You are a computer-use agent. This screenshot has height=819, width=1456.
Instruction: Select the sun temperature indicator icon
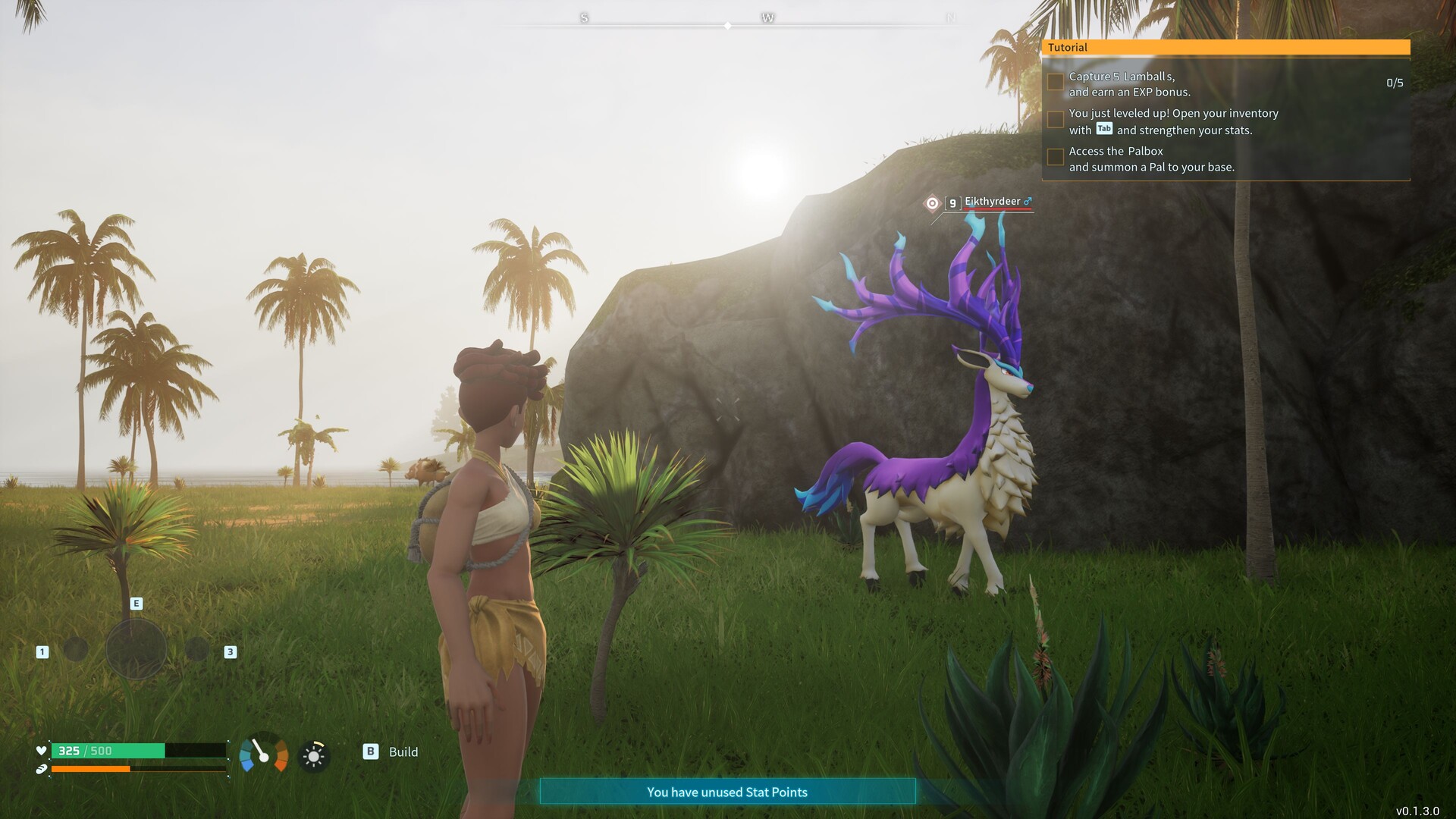[313, 756]
